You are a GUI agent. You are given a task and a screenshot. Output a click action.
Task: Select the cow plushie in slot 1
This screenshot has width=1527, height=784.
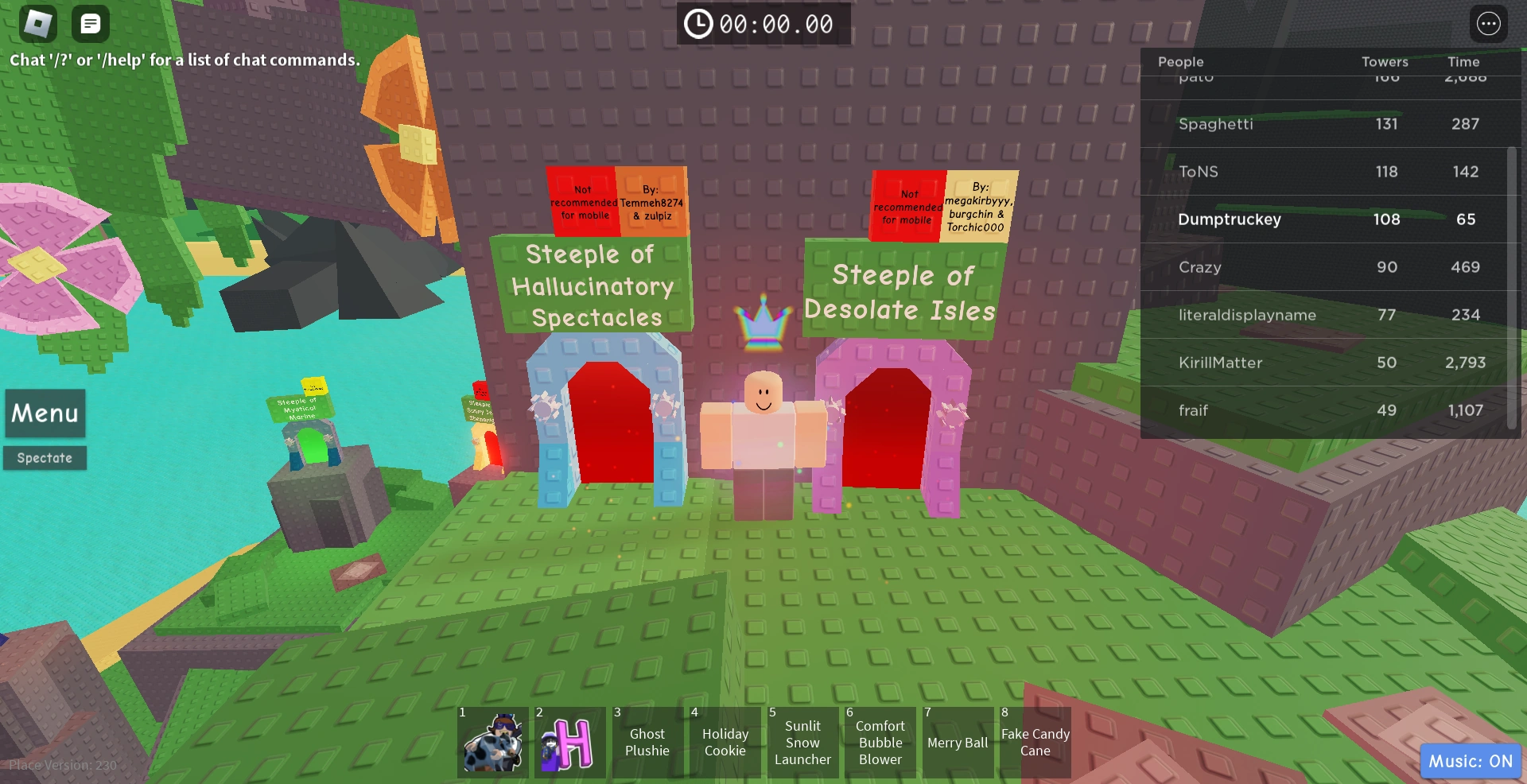tap(491, 742)
